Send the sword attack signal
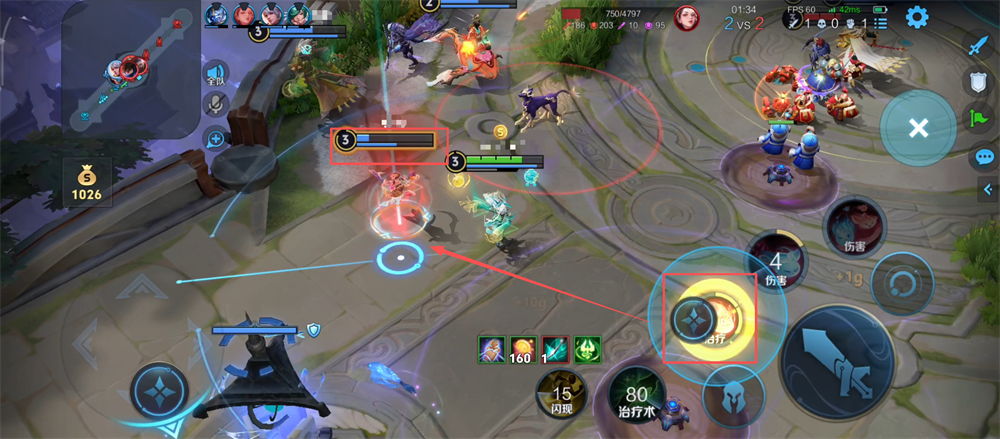1000x439 pixels. pos(980,45)
